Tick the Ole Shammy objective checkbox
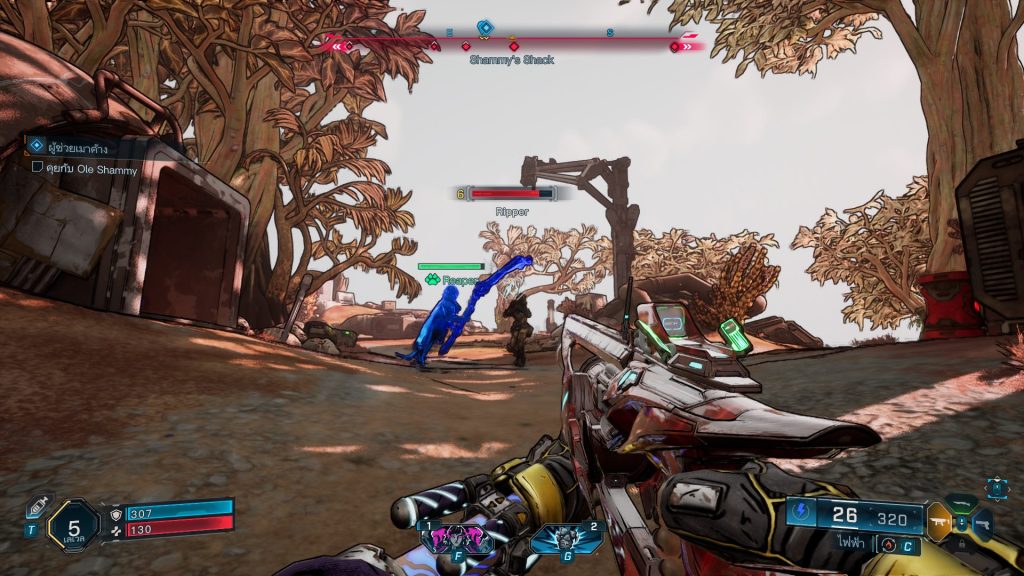Image resolution: width=1024 pixels, height=576 pixels. 37,169
